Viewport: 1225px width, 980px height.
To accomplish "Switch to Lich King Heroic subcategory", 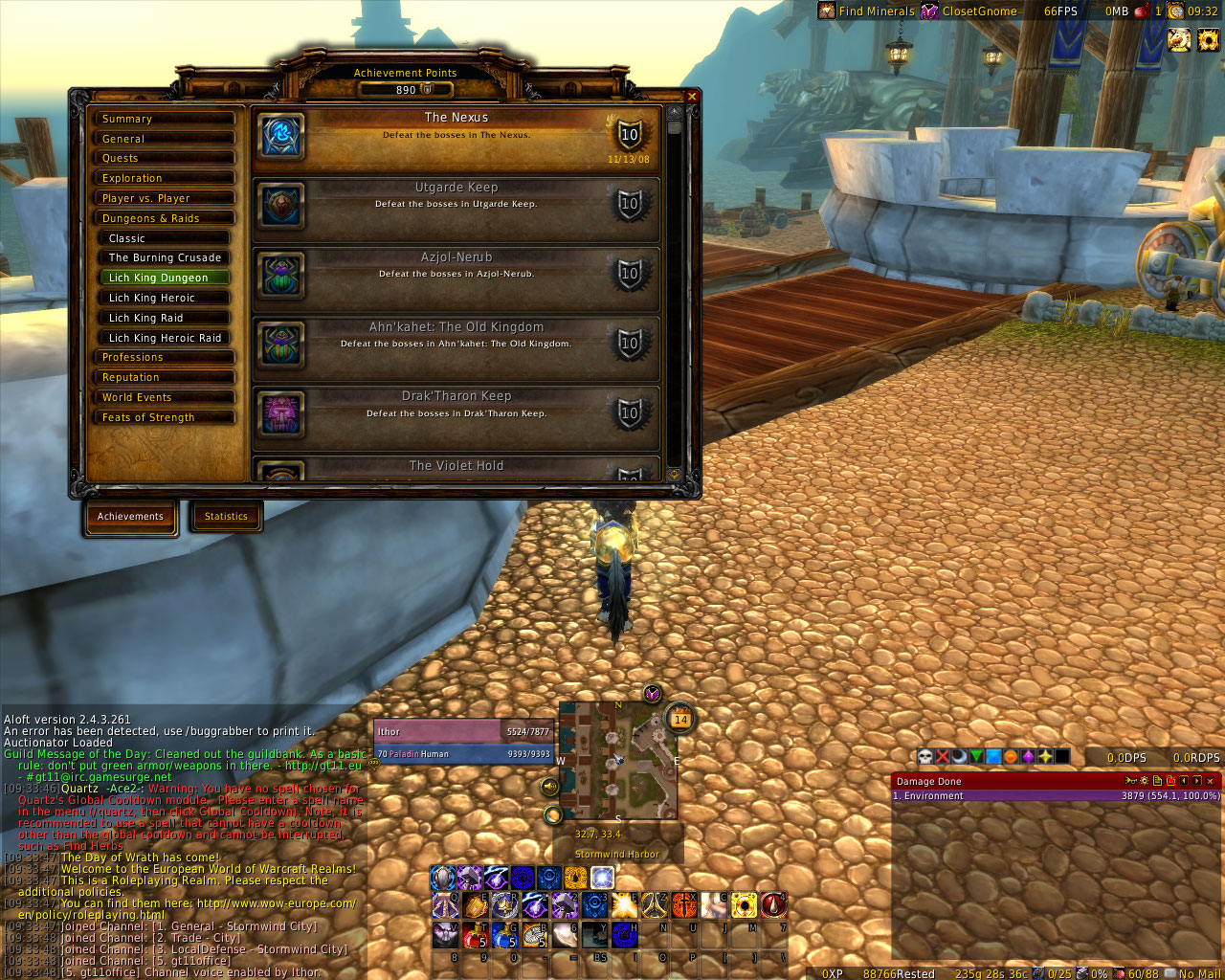I will (x=166, y=299).
